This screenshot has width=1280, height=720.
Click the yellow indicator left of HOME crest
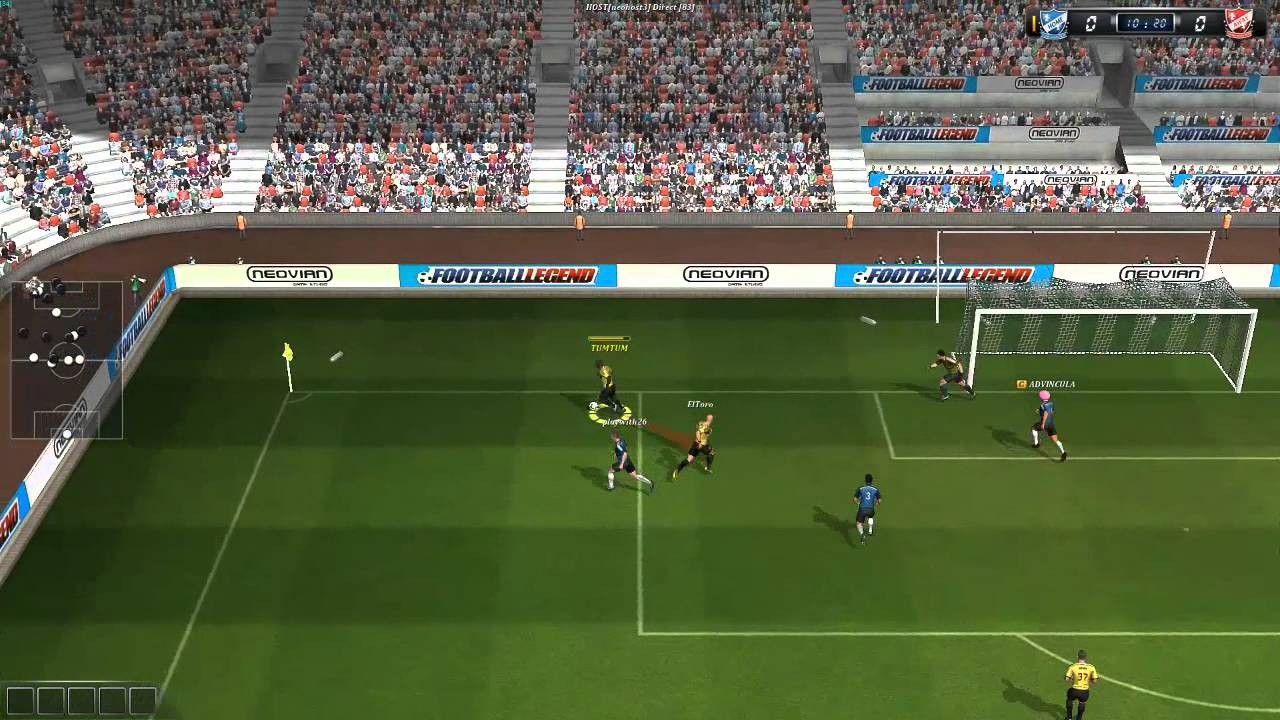coord(1034,22)
